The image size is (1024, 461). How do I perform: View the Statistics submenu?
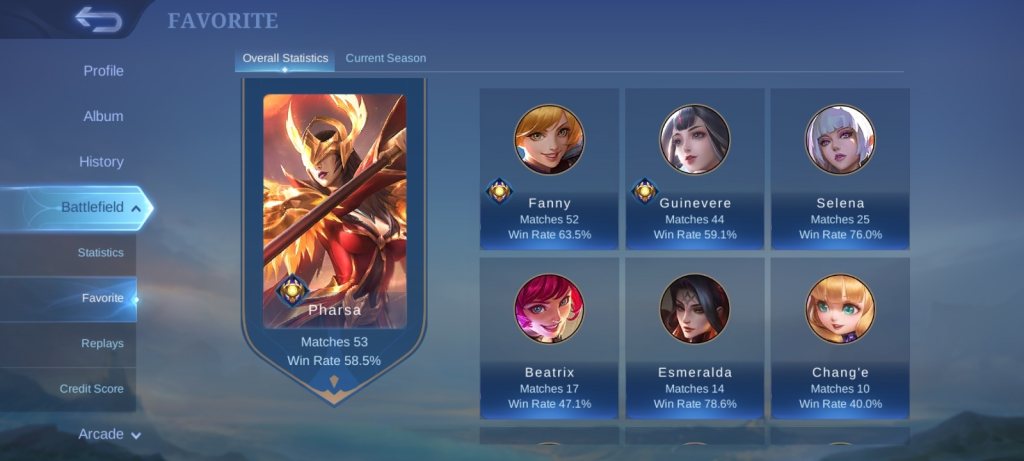click(100, 253)
